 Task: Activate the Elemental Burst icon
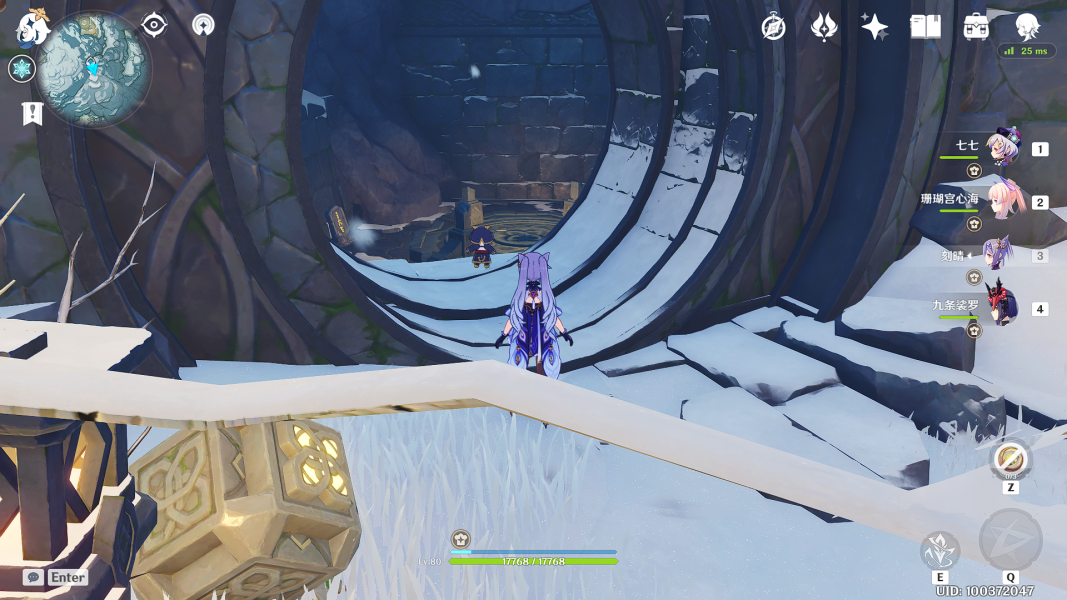coord(1010,540)
